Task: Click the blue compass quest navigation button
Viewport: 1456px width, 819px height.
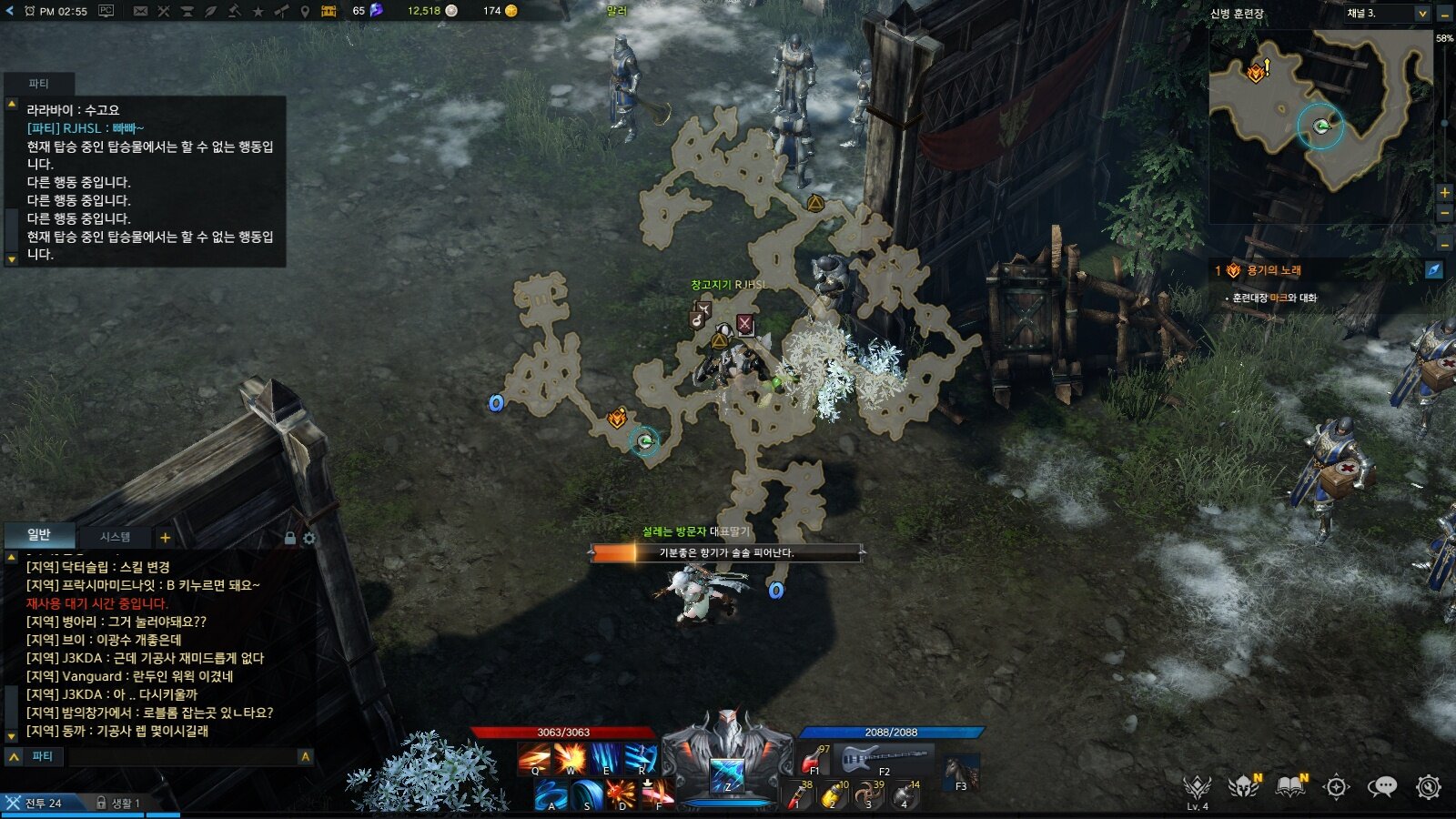Action: (x=1433, y=270)
